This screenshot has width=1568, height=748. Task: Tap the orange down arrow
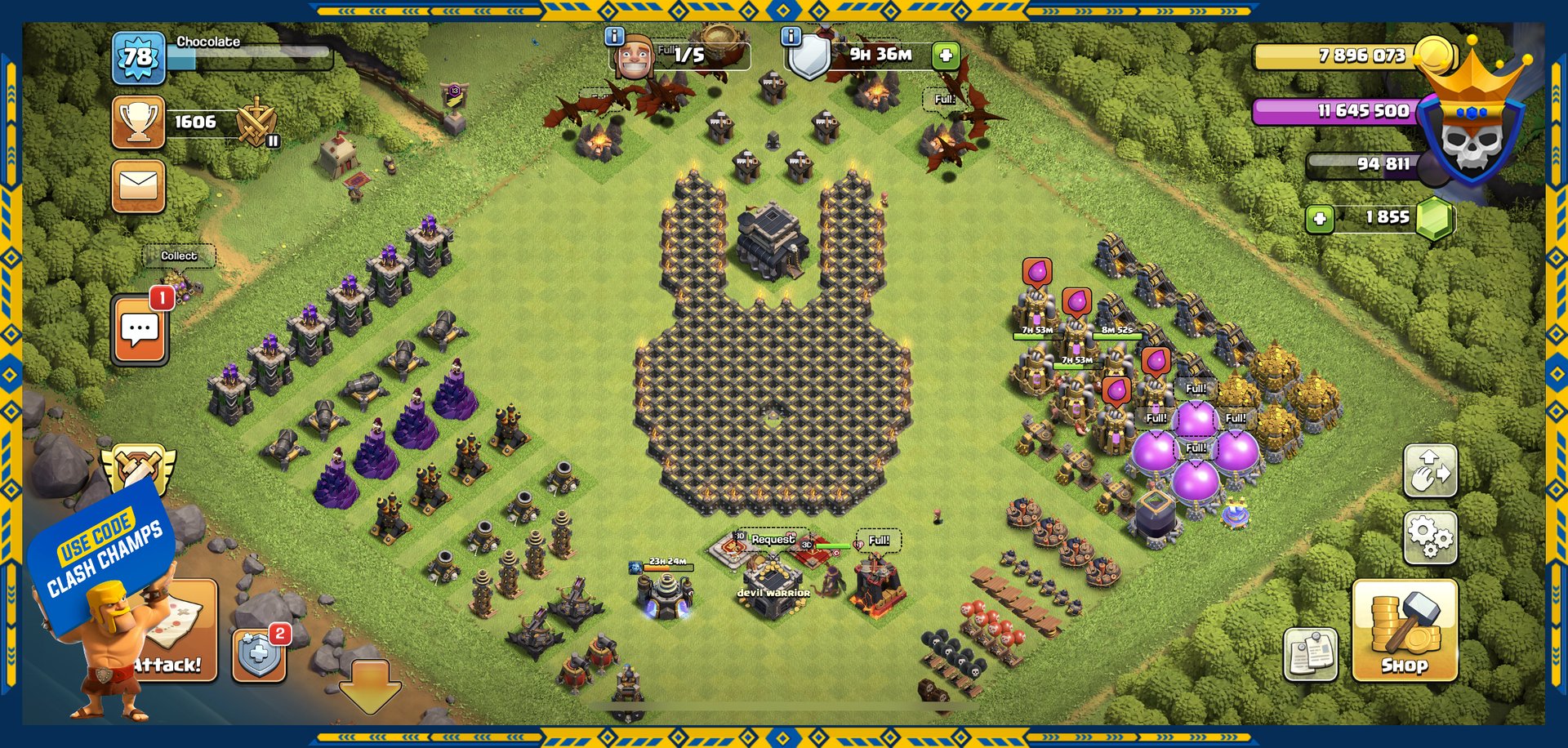pyautogui.click(x=370, y=684)
